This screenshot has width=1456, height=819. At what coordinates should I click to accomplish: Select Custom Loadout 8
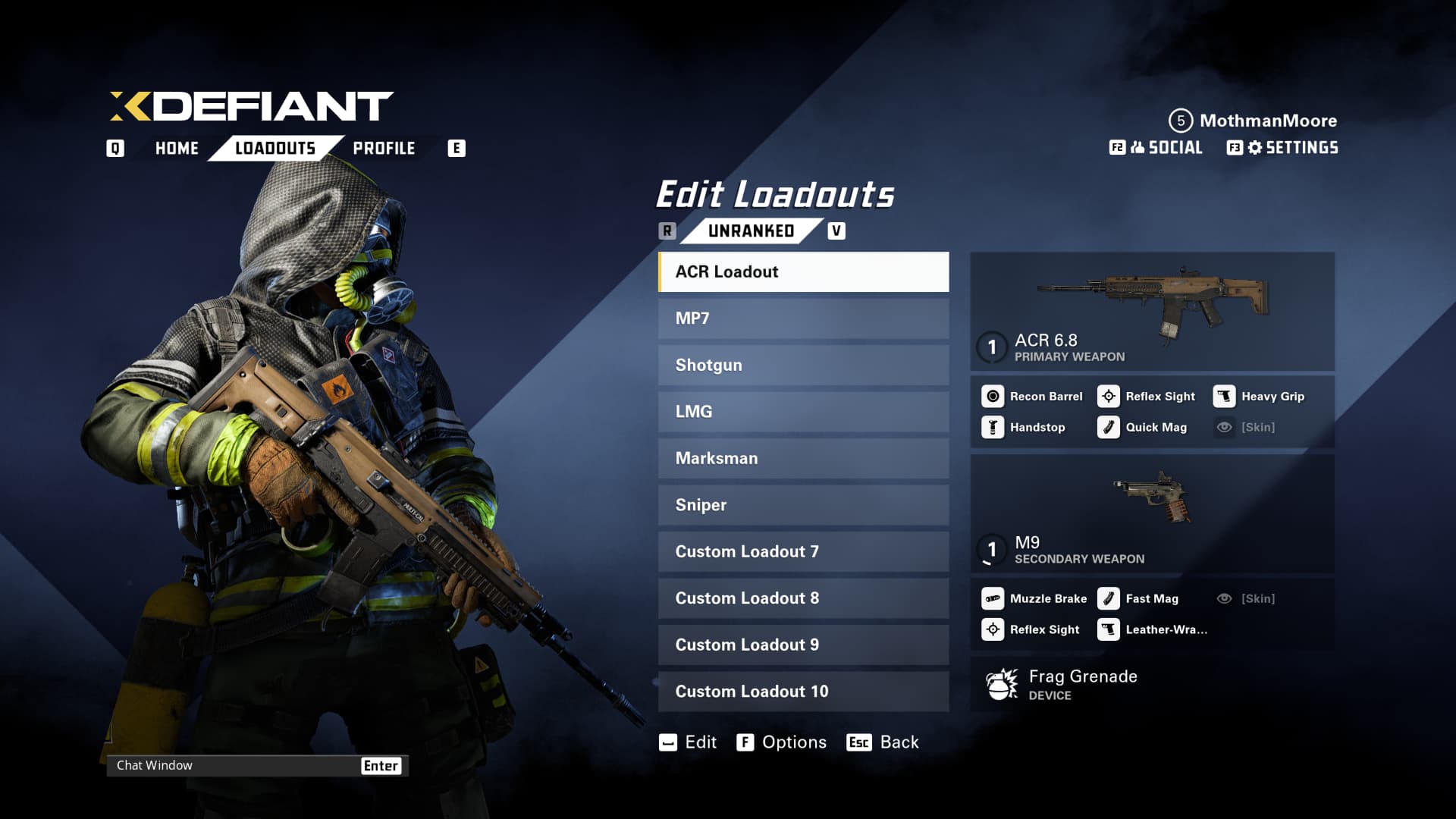[x=803, y=598]
